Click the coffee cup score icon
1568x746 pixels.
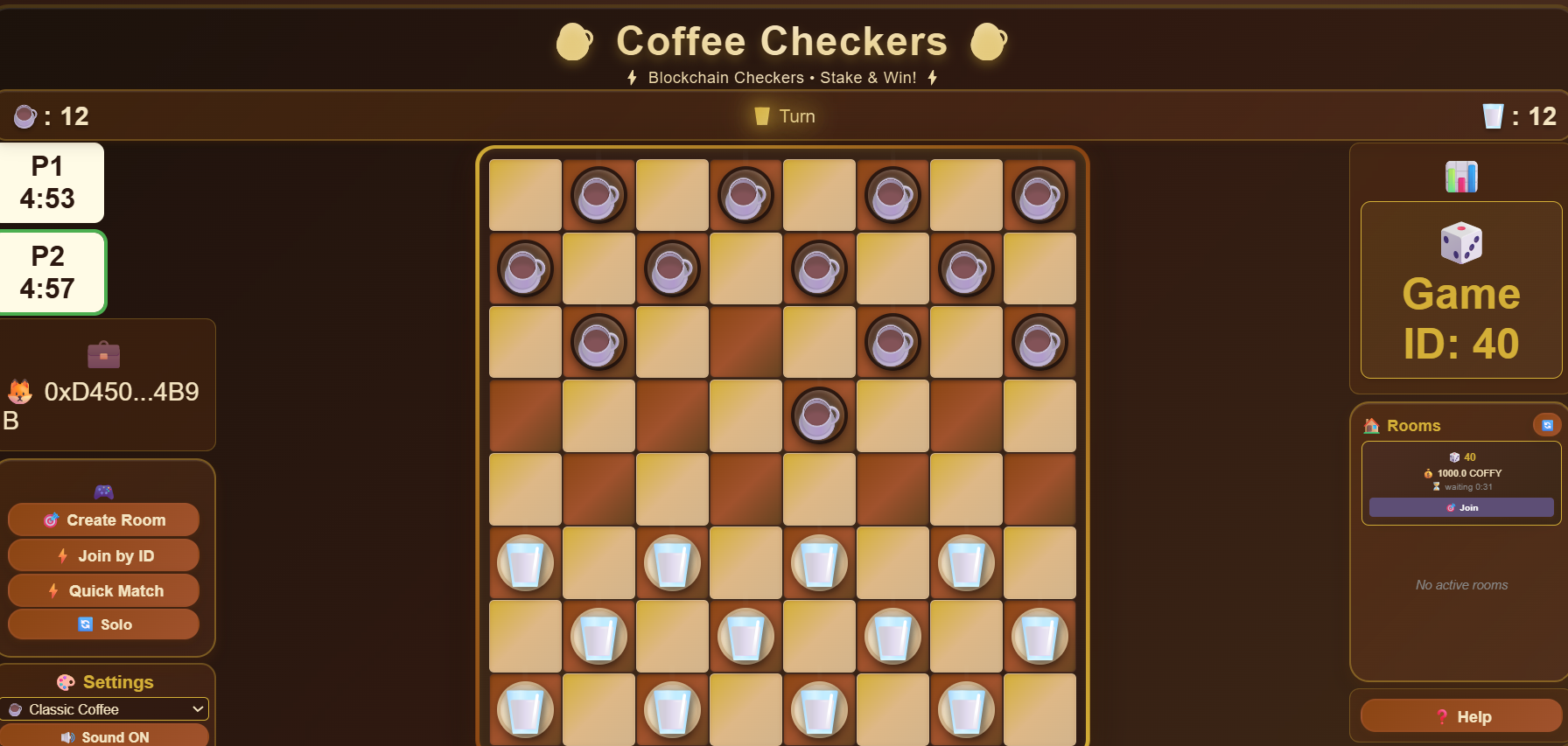pyautogui.click(x=24, y=116)
